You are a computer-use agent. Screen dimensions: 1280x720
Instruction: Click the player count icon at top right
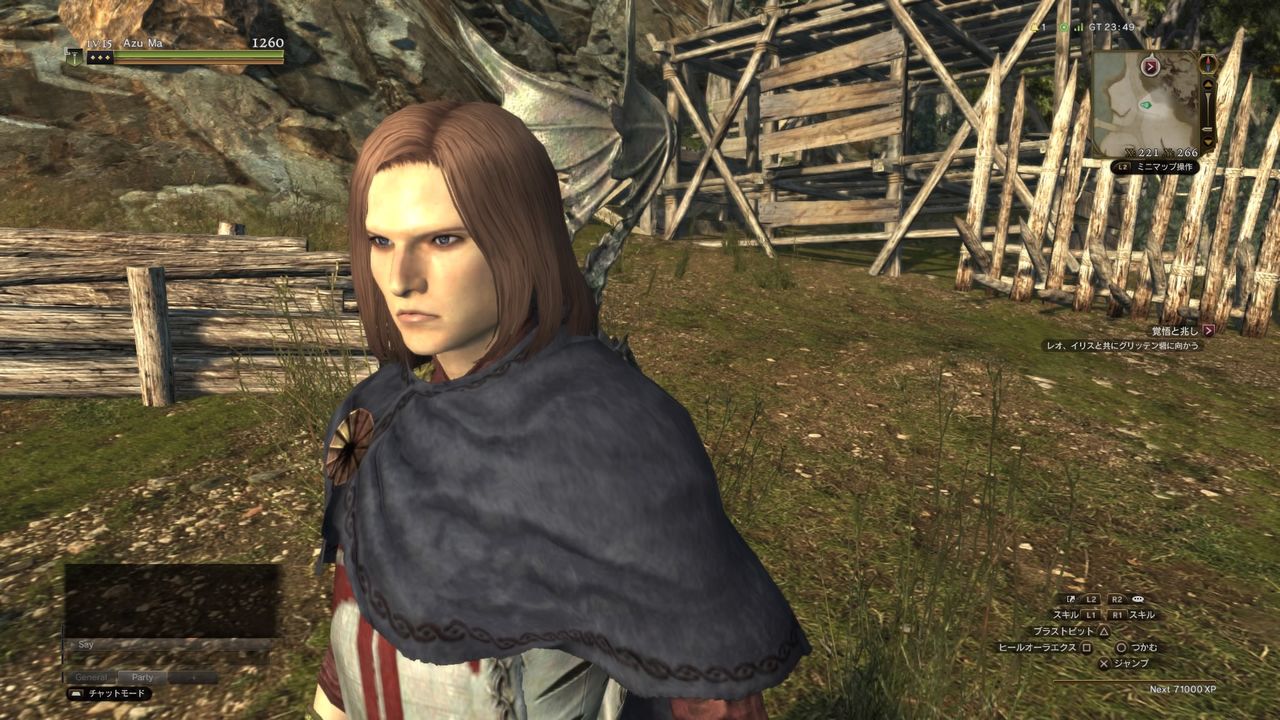point(1033,27)
